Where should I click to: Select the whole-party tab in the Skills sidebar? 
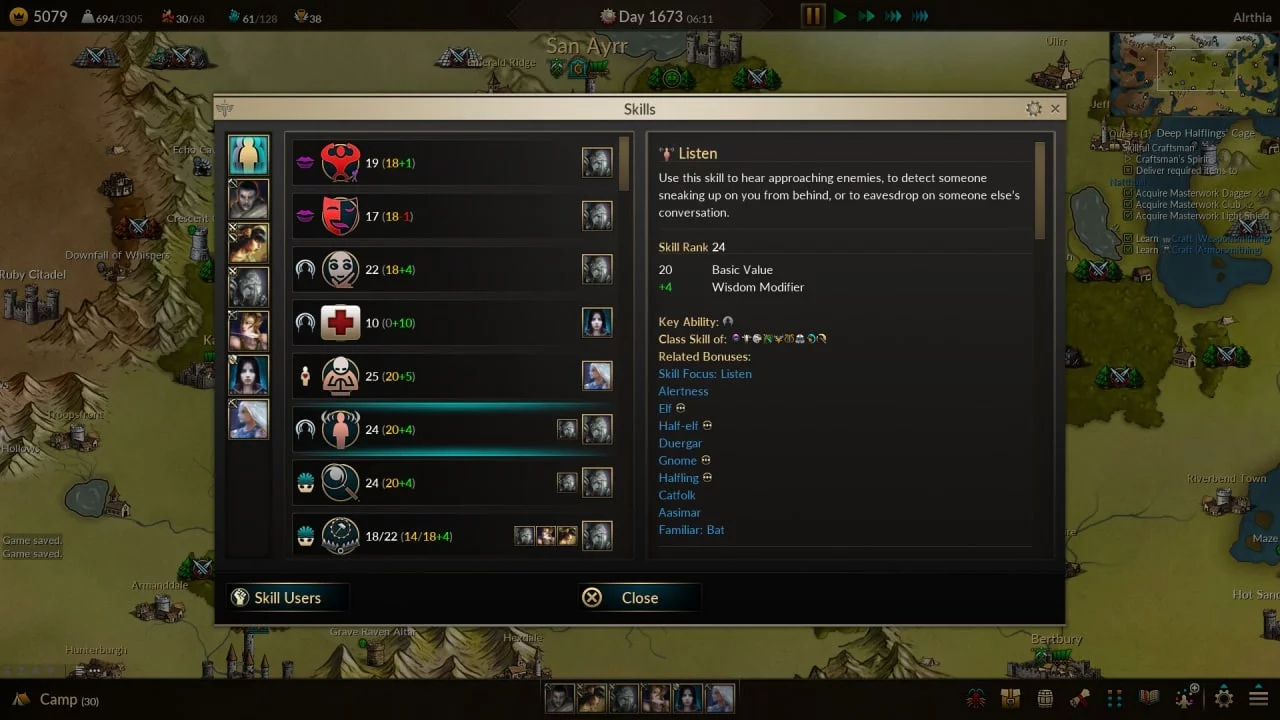248,155
